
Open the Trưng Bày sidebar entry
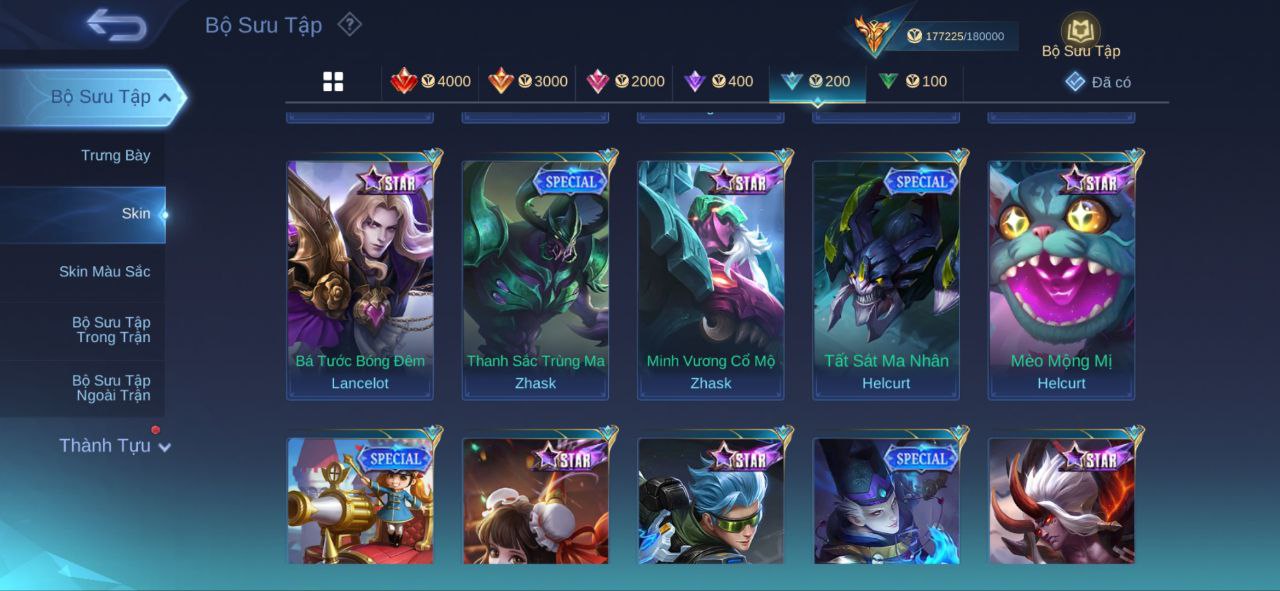115,155
